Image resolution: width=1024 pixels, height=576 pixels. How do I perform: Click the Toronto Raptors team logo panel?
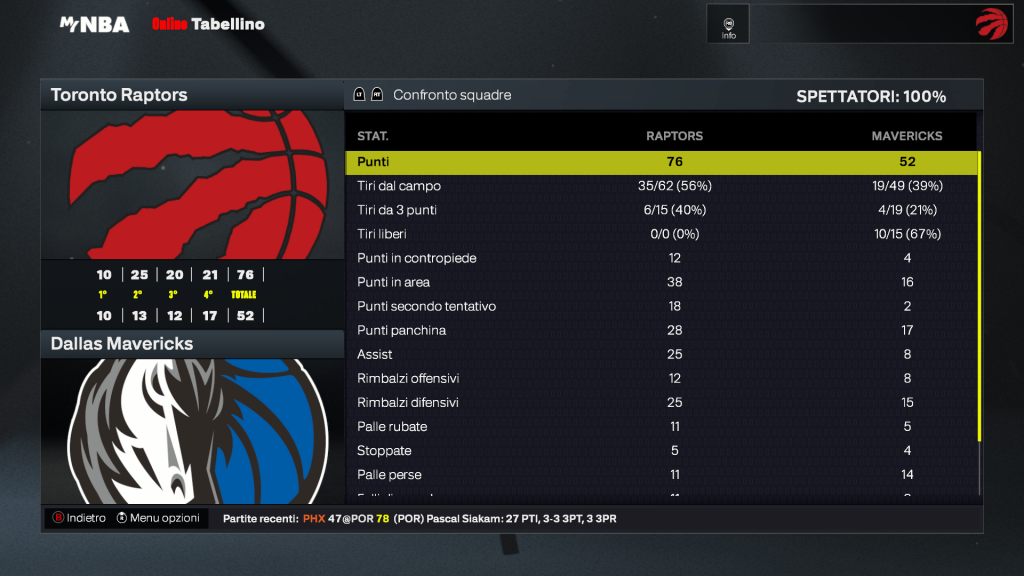click(192, 185)
